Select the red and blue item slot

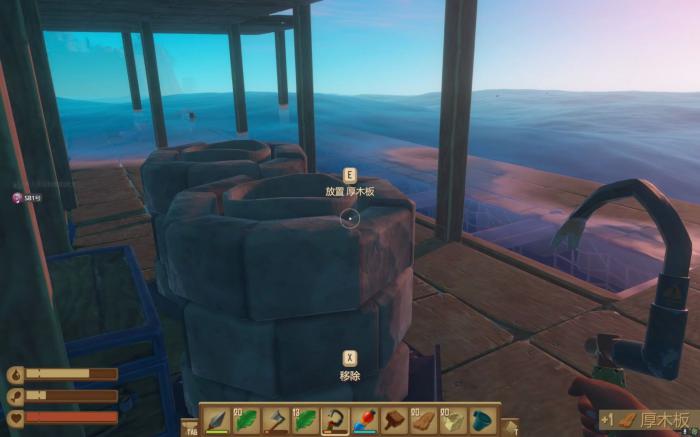364,420
